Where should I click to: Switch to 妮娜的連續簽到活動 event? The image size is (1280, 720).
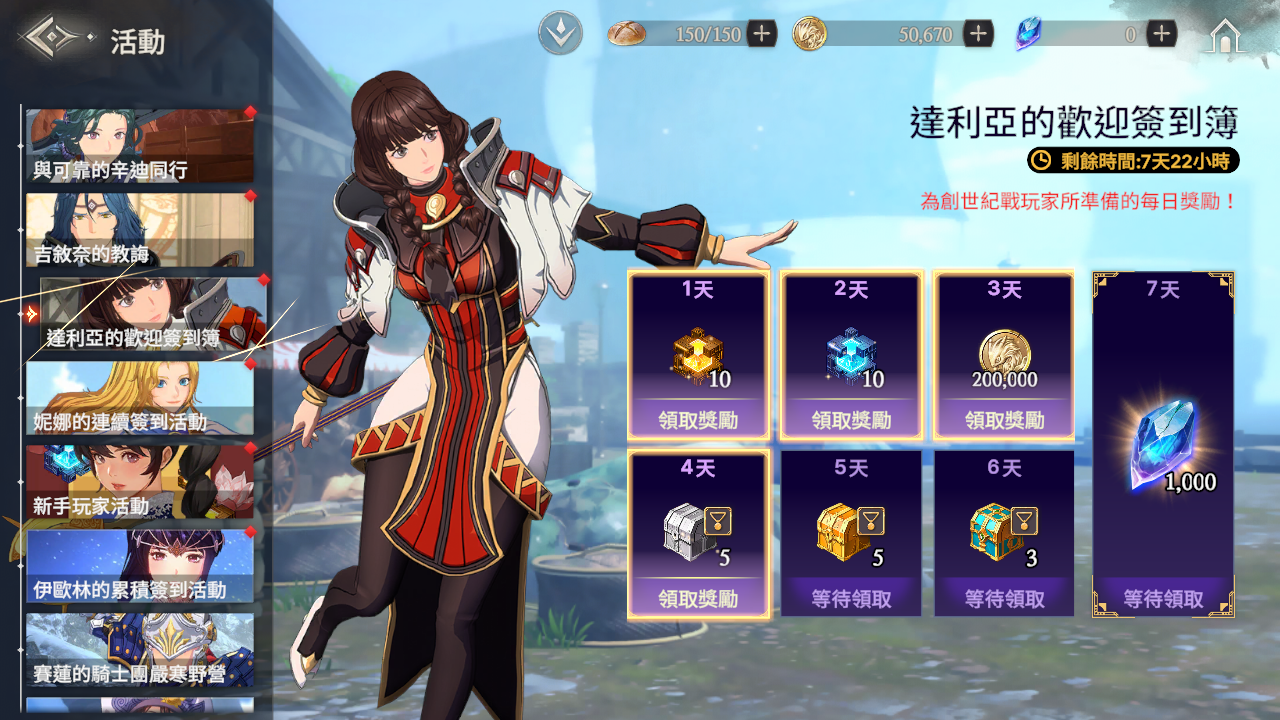coord(139,398)
